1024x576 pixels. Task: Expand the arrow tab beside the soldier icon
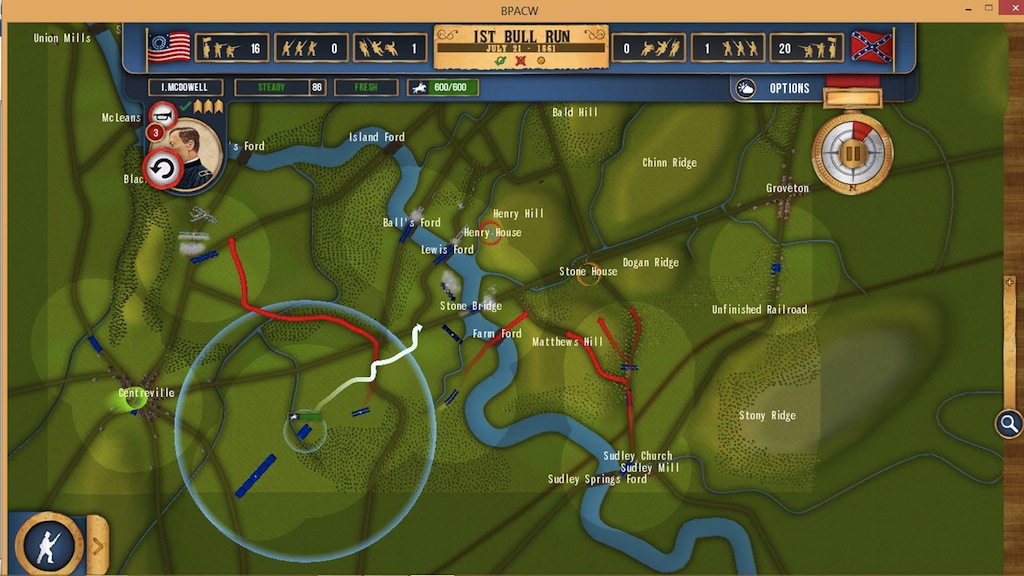[x=97, y=545]
